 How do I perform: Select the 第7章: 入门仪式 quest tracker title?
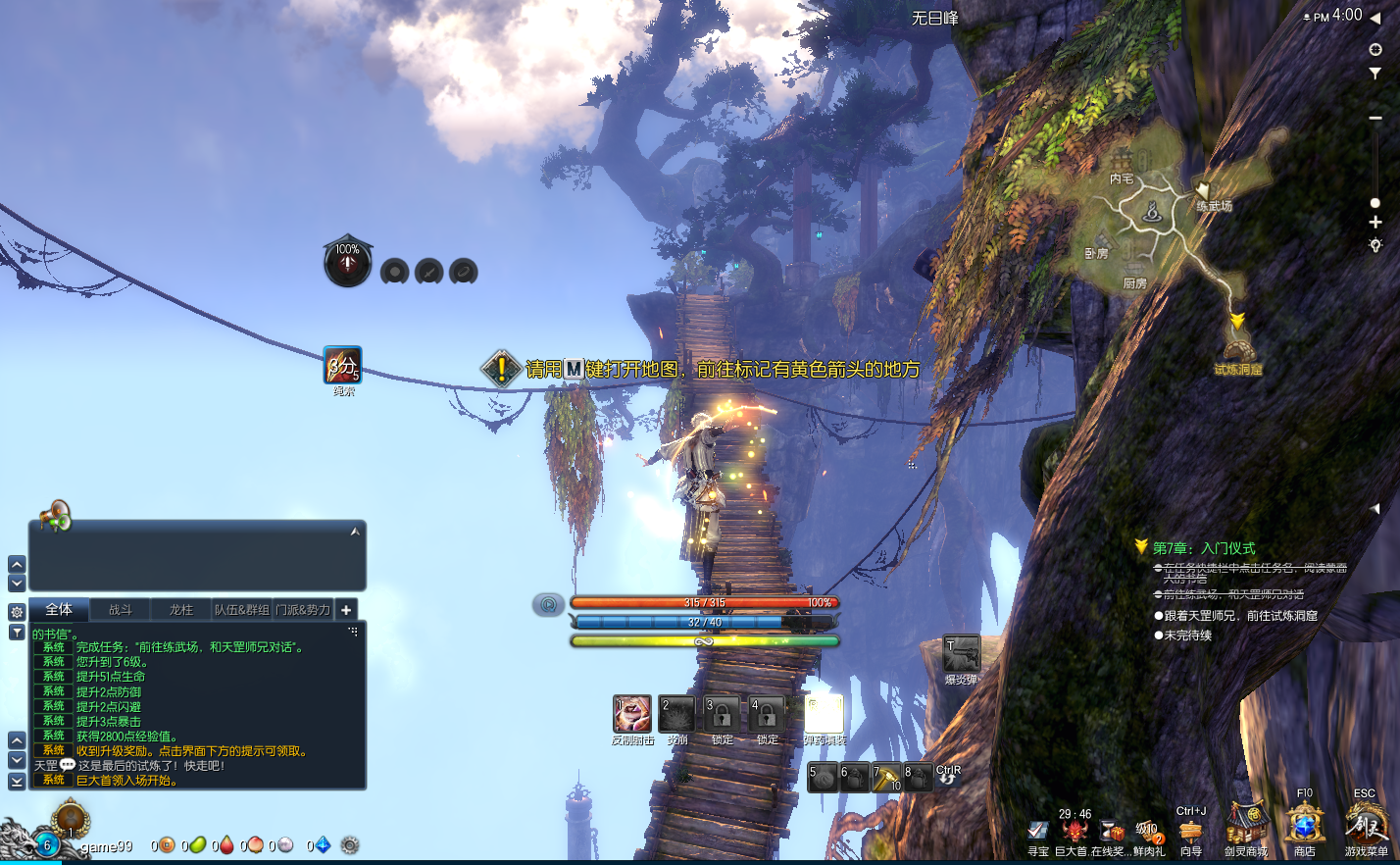1203,548
